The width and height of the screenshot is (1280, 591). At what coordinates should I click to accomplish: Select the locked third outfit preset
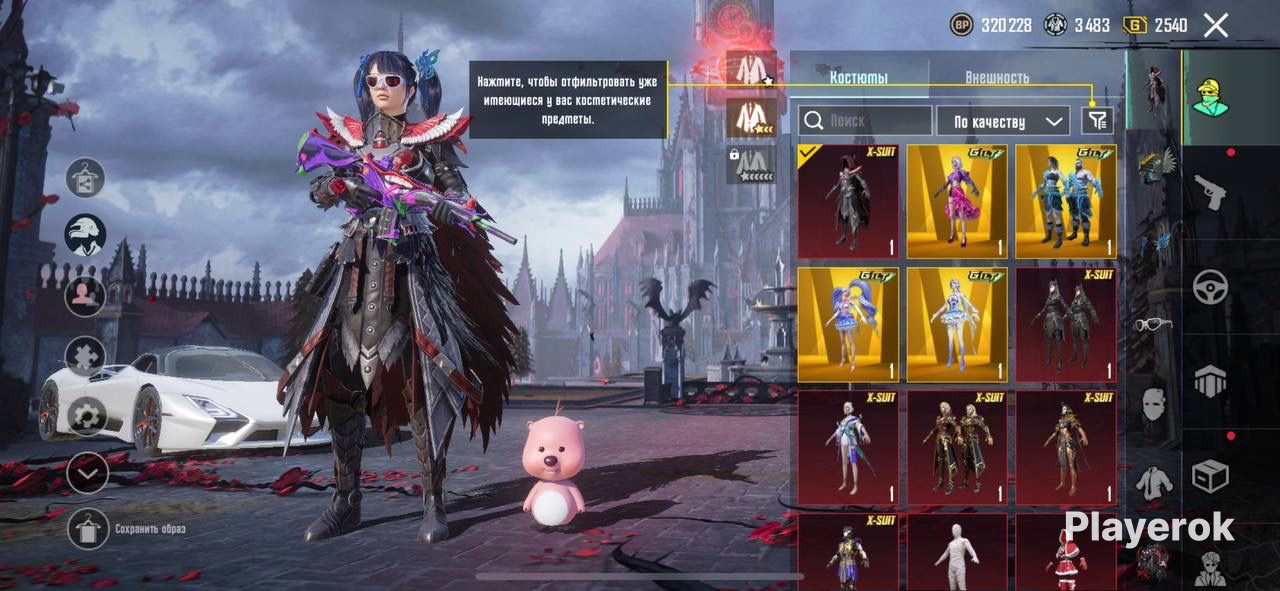tap(751, 165)
